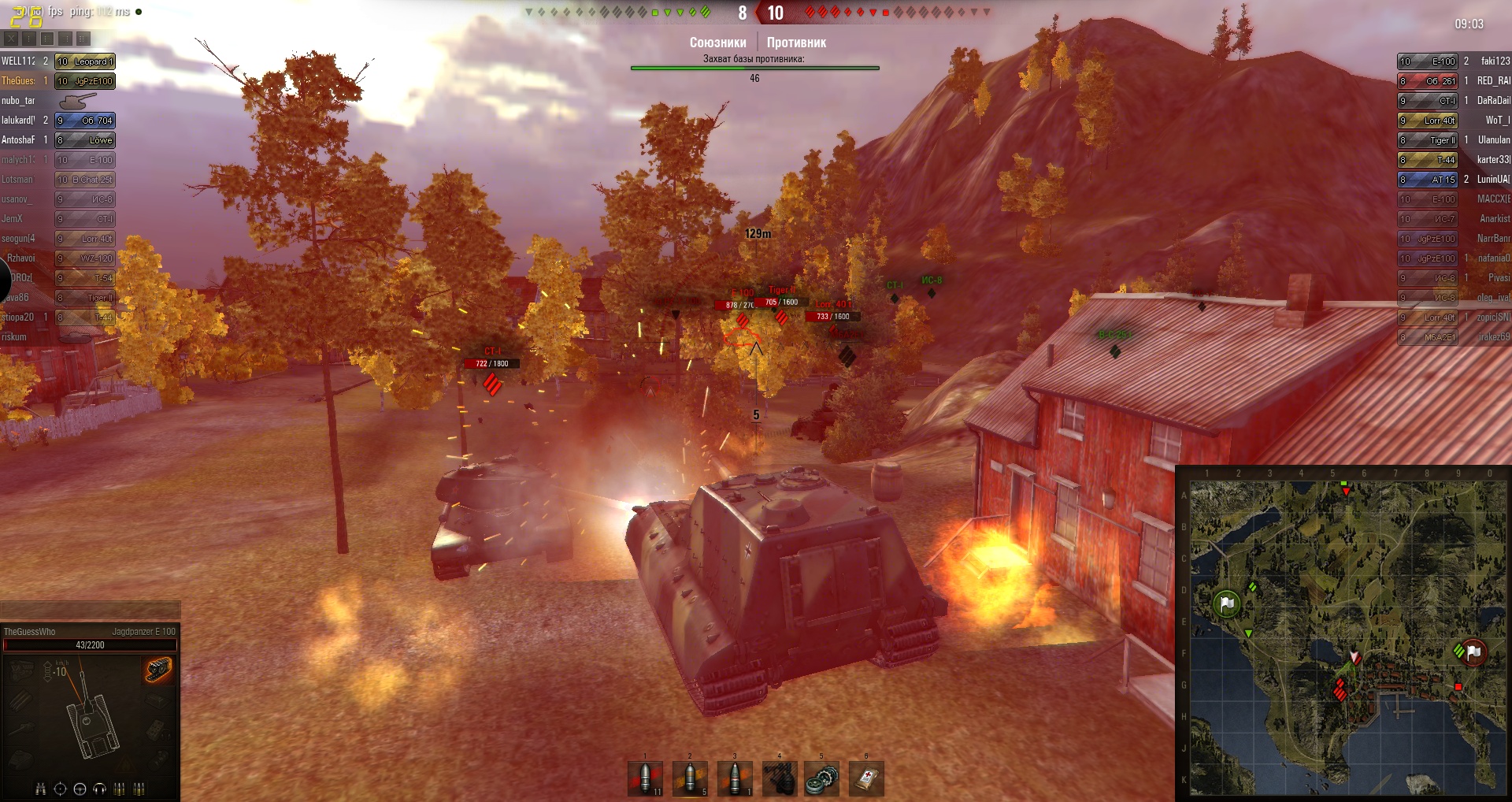Click the enemy Об. 261 list entry
The width and height of the screenshot is (1512, 802).
(x=1453, y=81)
